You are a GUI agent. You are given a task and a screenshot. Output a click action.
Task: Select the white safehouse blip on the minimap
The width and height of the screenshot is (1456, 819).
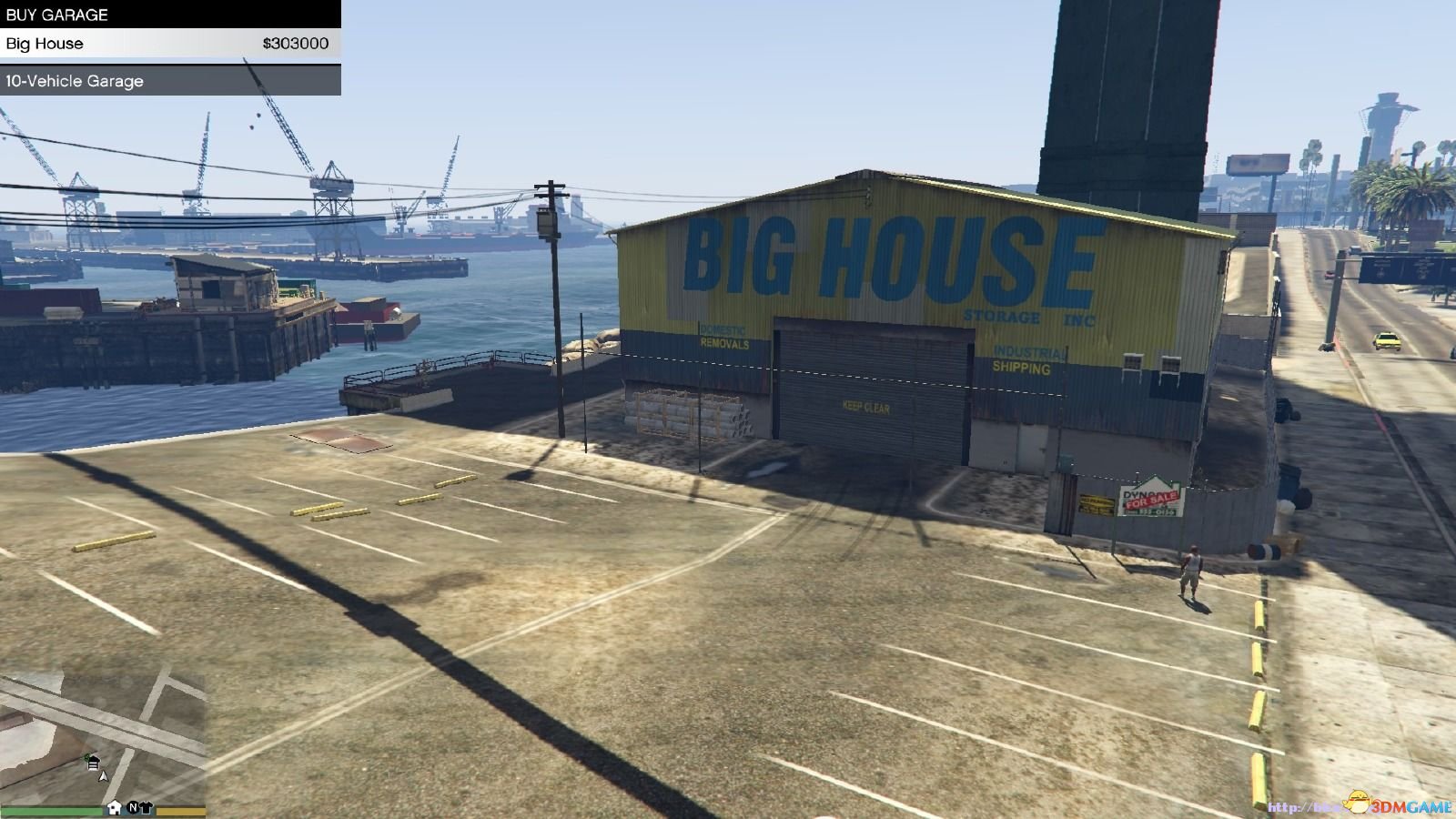coord(115,807)
